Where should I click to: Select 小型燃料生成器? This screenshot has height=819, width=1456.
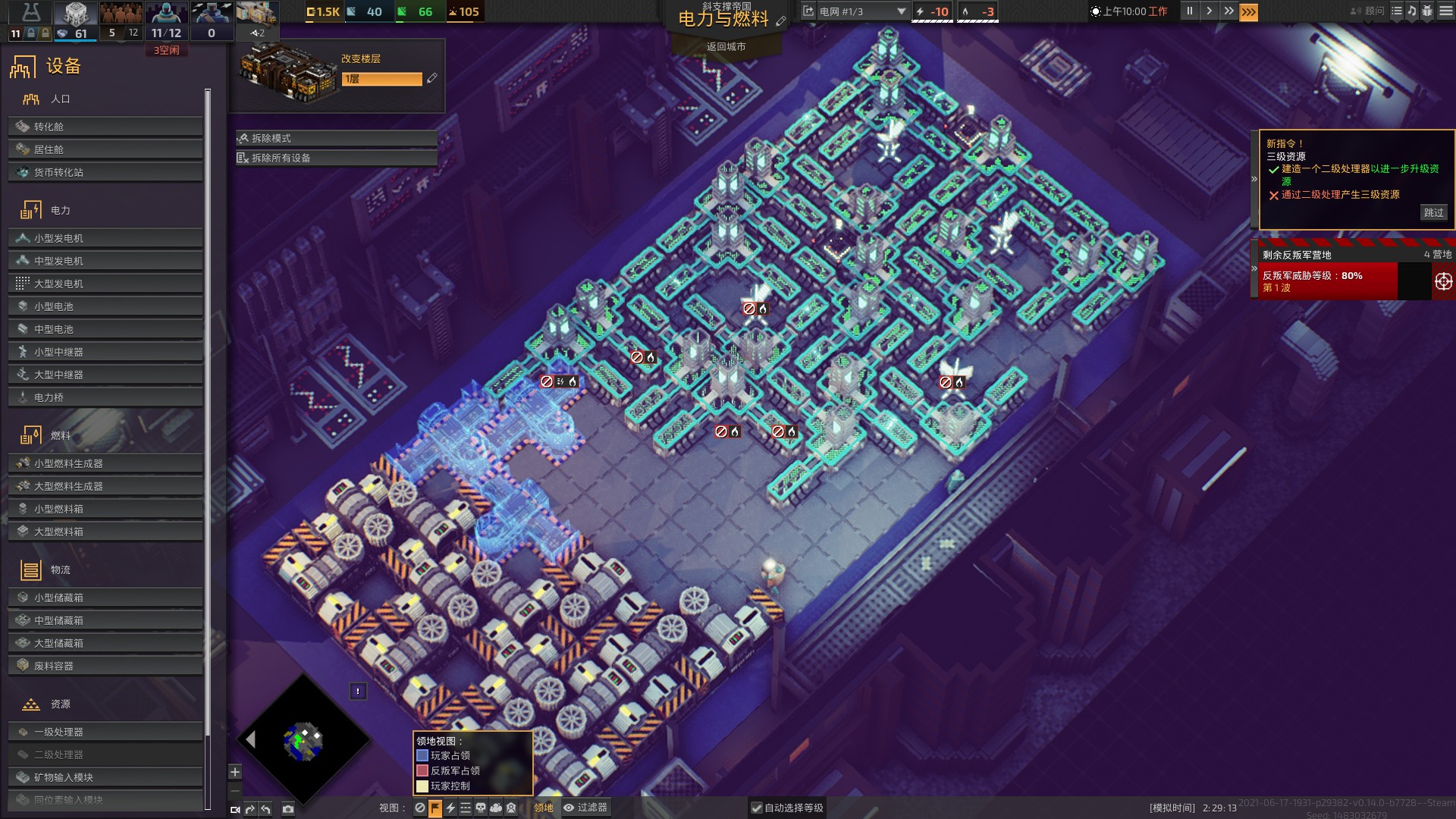click(x=105, y=463)
